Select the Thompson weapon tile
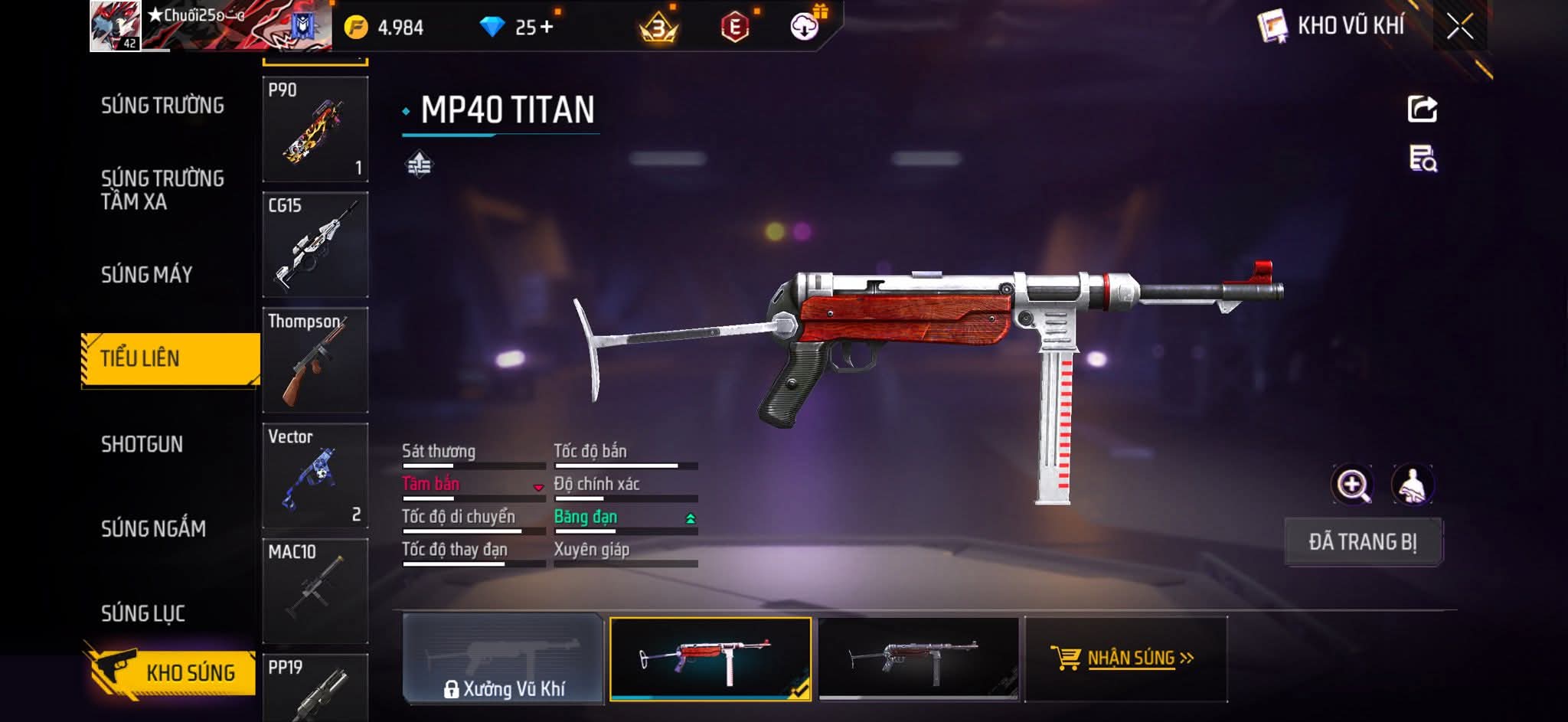Screen dimensions: 1568x722 point(315,360)
